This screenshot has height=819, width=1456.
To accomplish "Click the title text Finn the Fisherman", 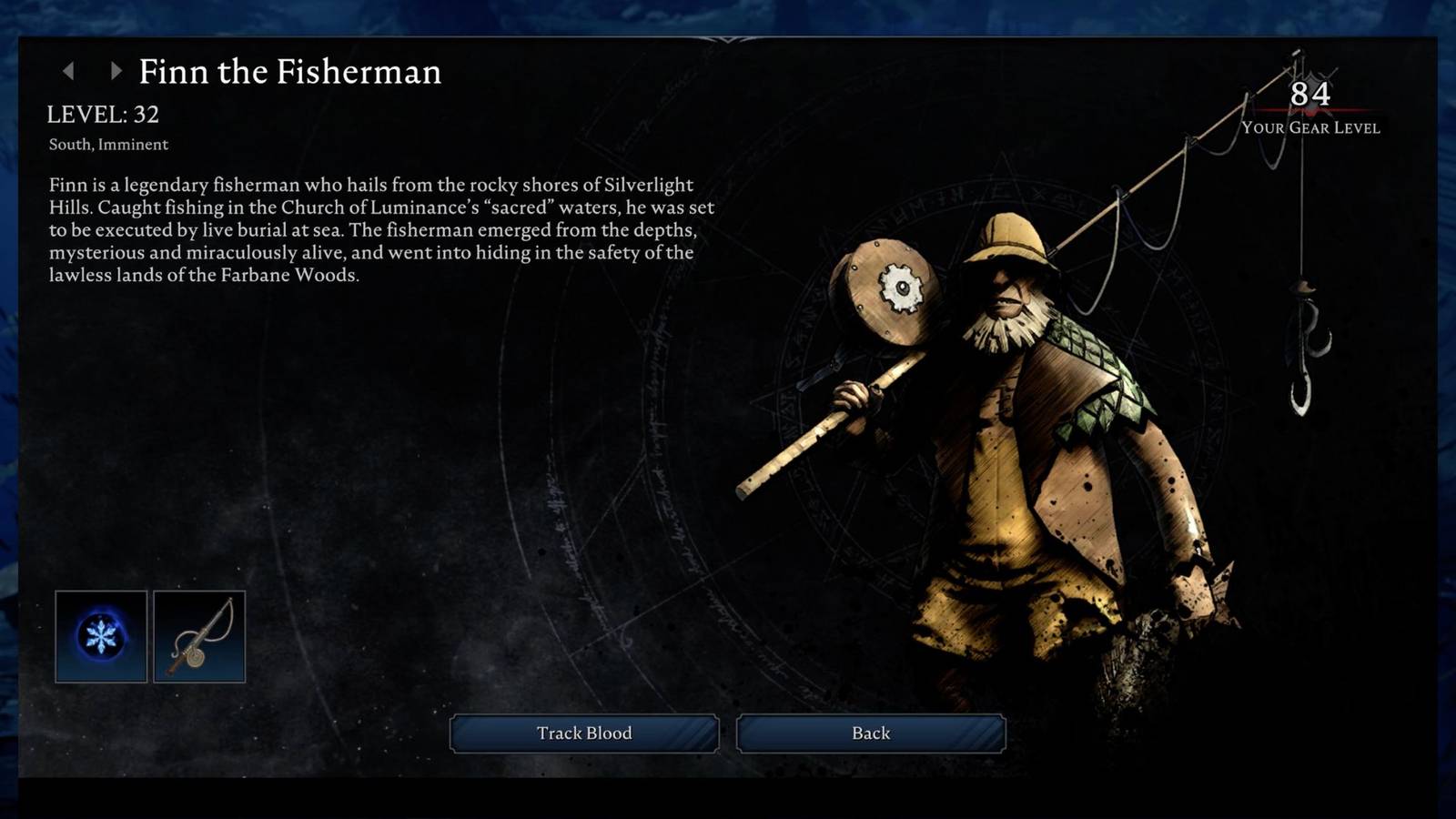I will 290,72.
